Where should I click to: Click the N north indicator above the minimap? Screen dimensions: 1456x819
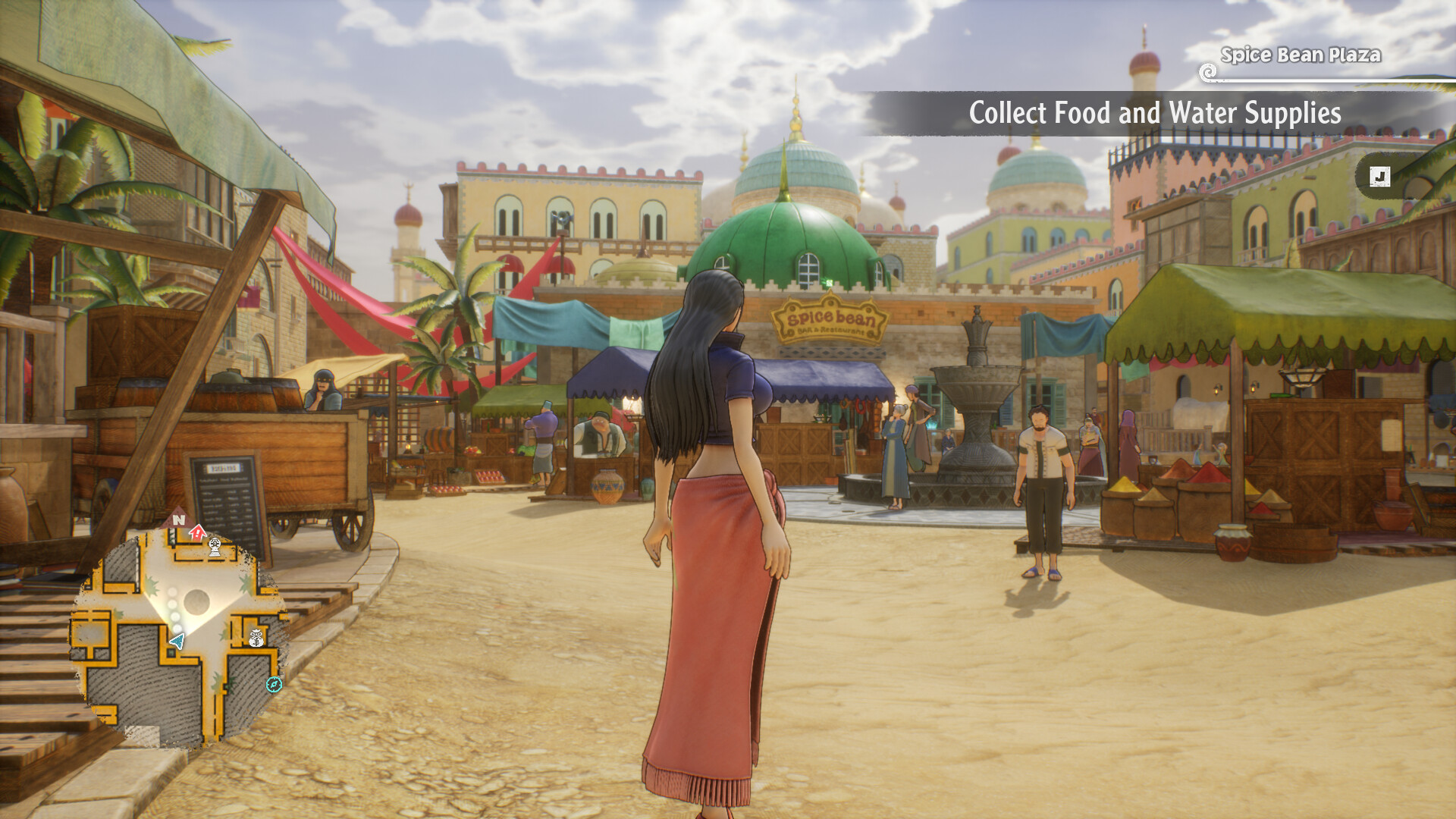click(179, 519)
